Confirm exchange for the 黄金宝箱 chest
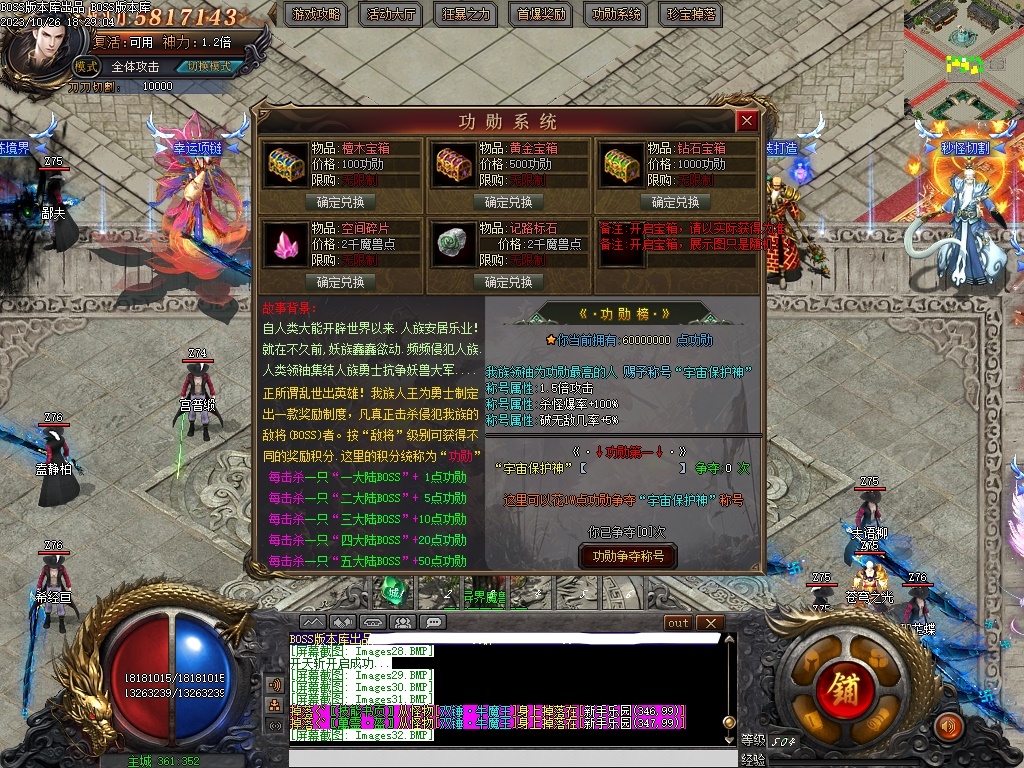1024x768 pixels. [507, 201]
